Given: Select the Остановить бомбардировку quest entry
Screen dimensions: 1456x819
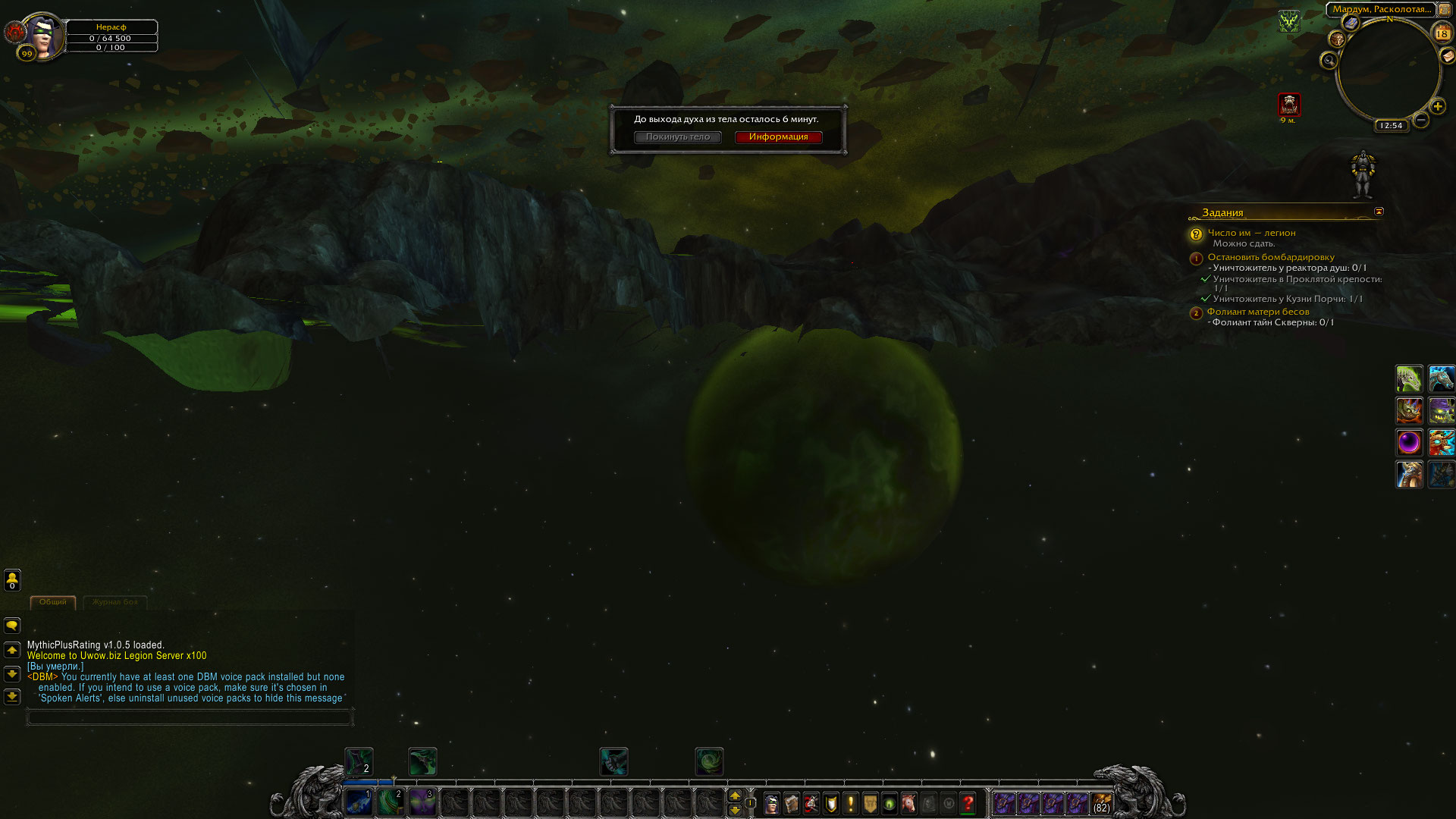Looking at the screenshot, I should pyautogui.click(x=1270, y=257).
